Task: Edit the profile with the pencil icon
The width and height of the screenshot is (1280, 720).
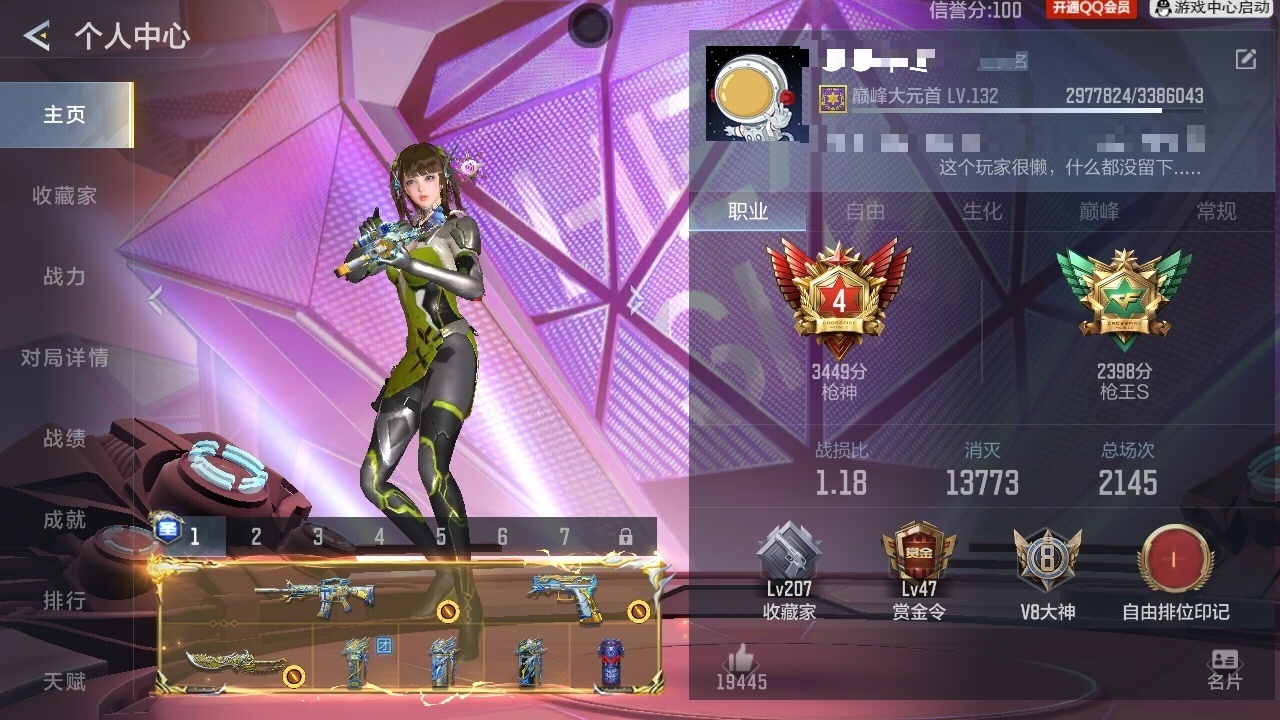Action: (1245, 60)
